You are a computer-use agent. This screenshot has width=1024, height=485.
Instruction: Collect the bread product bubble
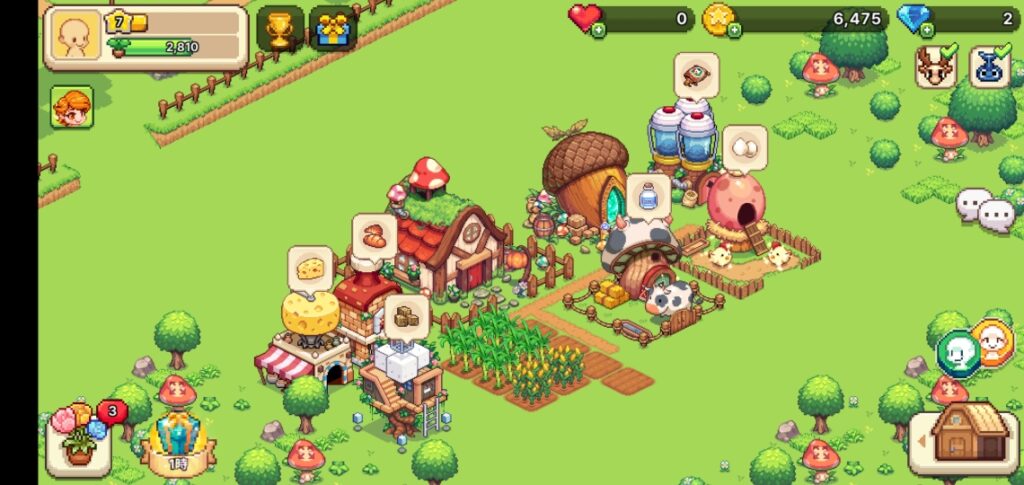coord(373,236)
